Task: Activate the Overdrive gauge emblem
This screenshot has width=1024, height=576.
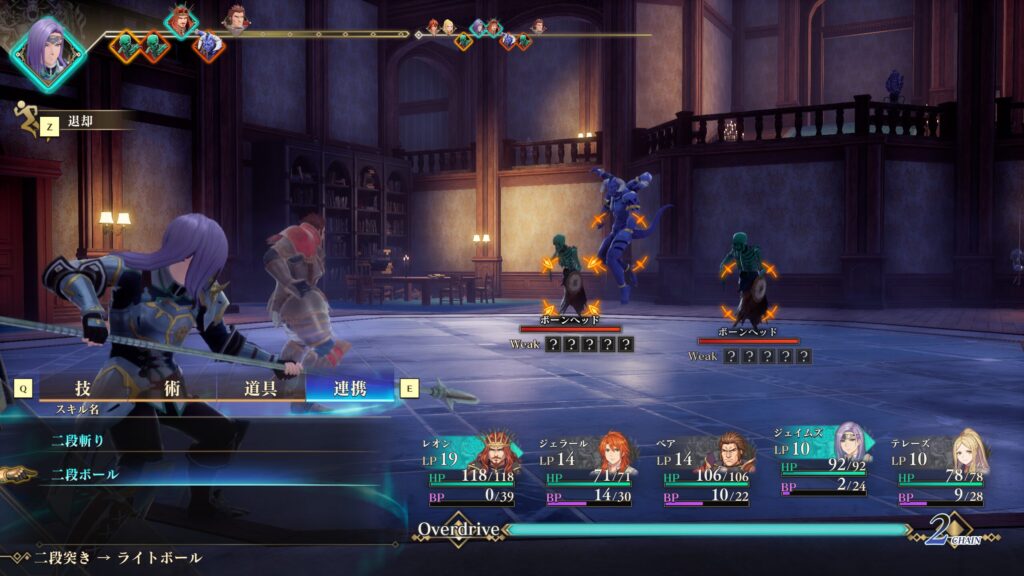Action: tap(457, 529)
